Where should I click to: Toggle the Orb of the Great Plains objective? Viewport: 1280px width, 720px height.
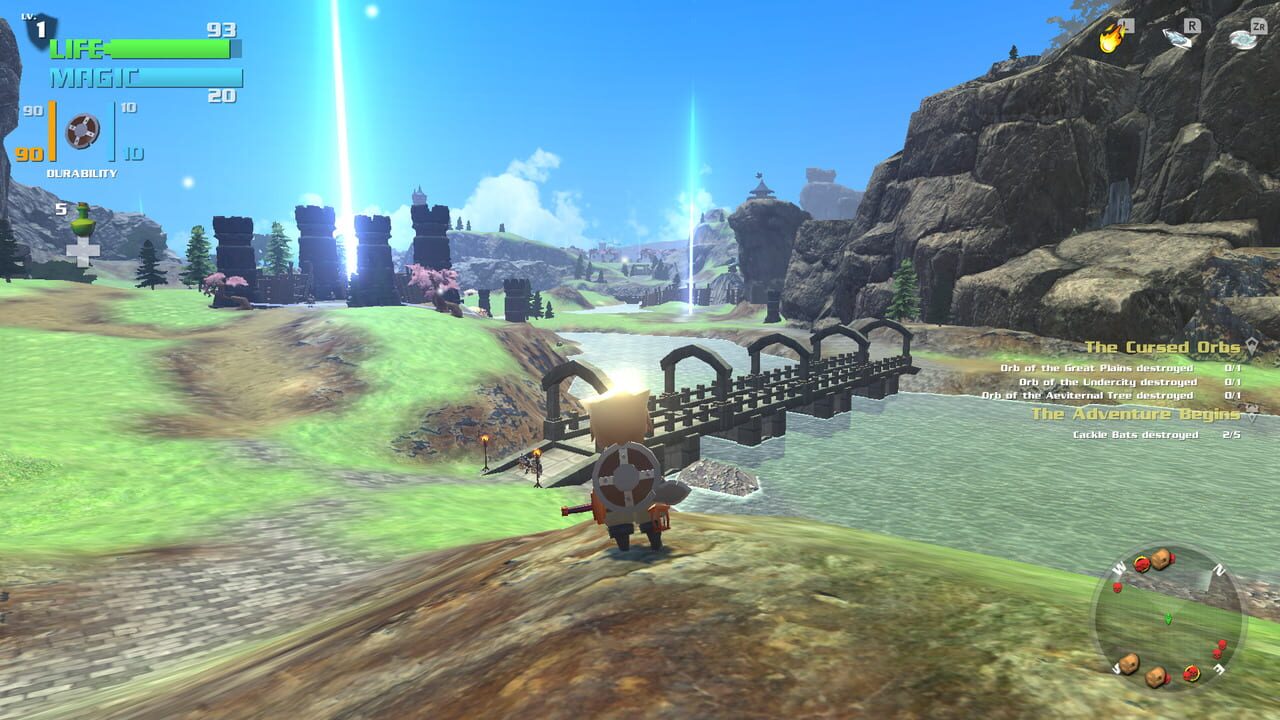click(1100, 368)
